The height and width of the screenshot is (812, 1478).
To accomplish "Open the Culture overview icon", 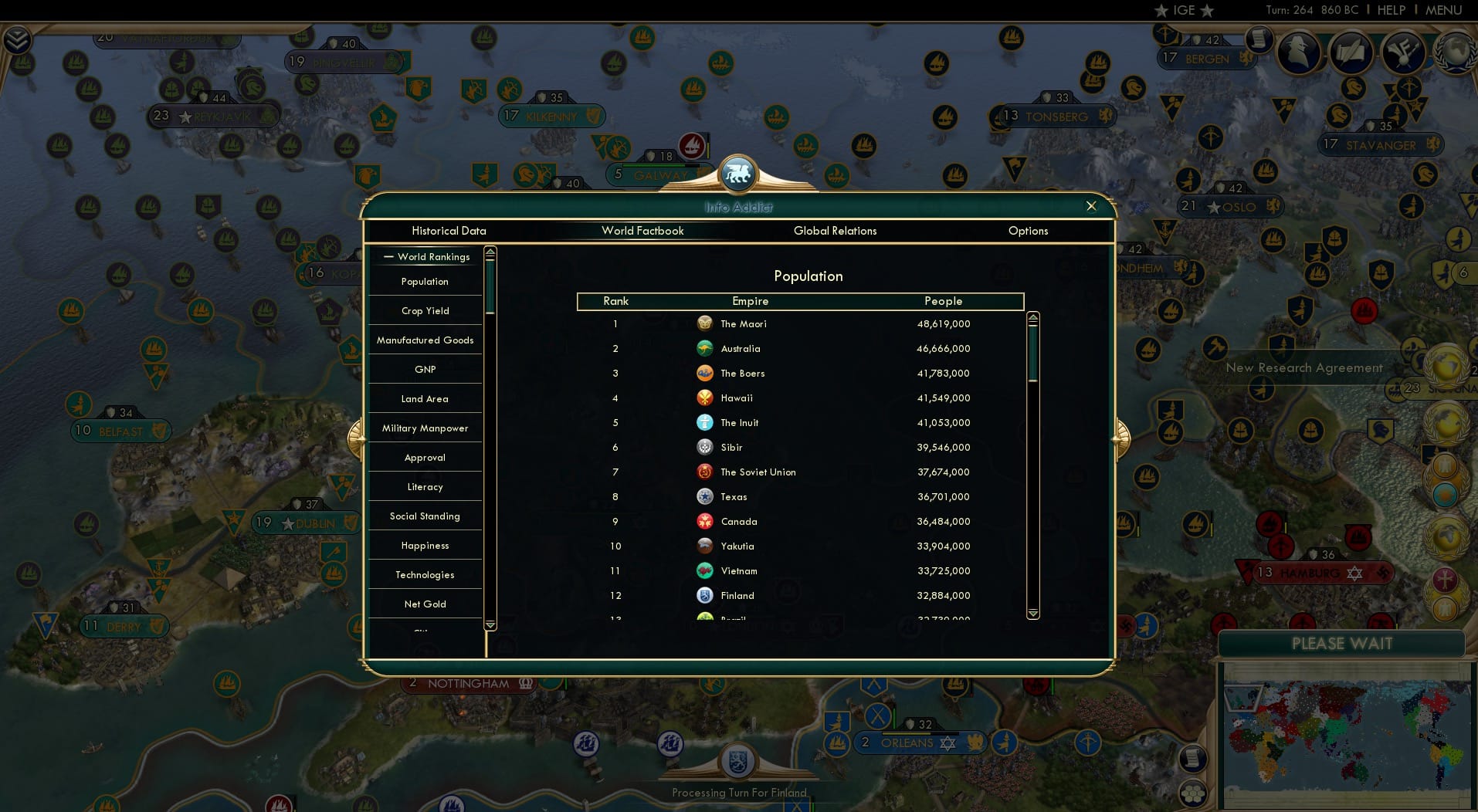I will tap(1402, 52).
